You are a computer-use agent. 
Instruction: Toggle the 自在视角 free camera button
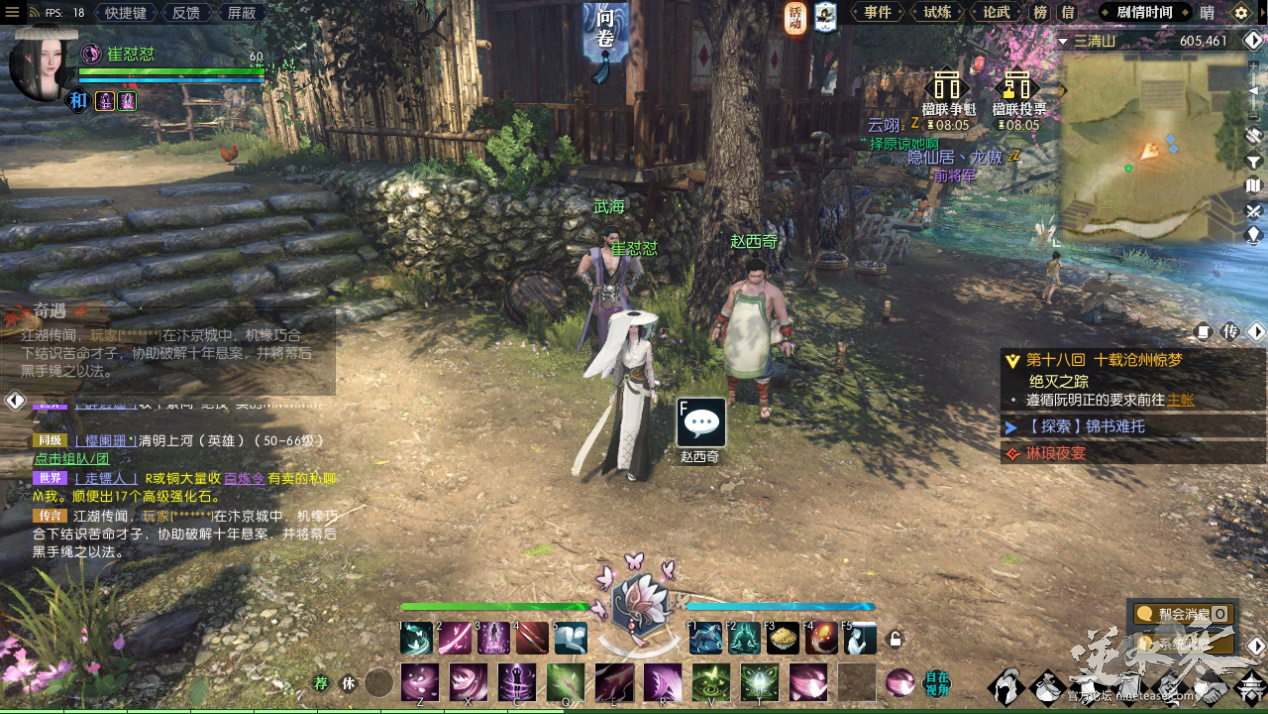937,684
